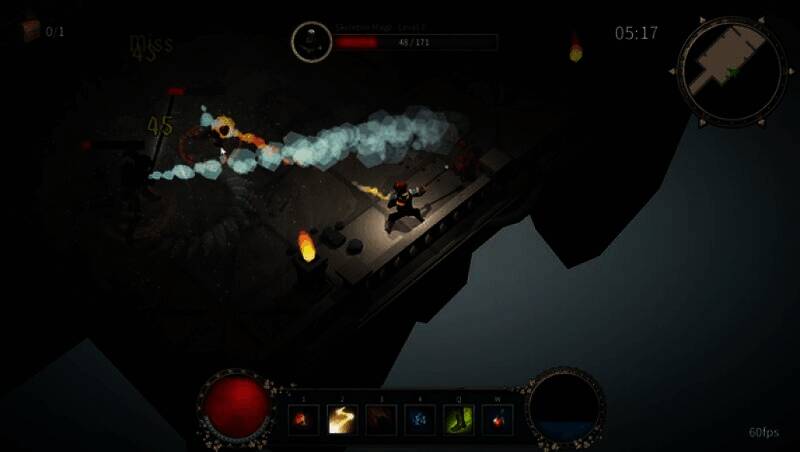Use the red health potion slot
This screenshot has width=800, height=452.
[497, 419]
